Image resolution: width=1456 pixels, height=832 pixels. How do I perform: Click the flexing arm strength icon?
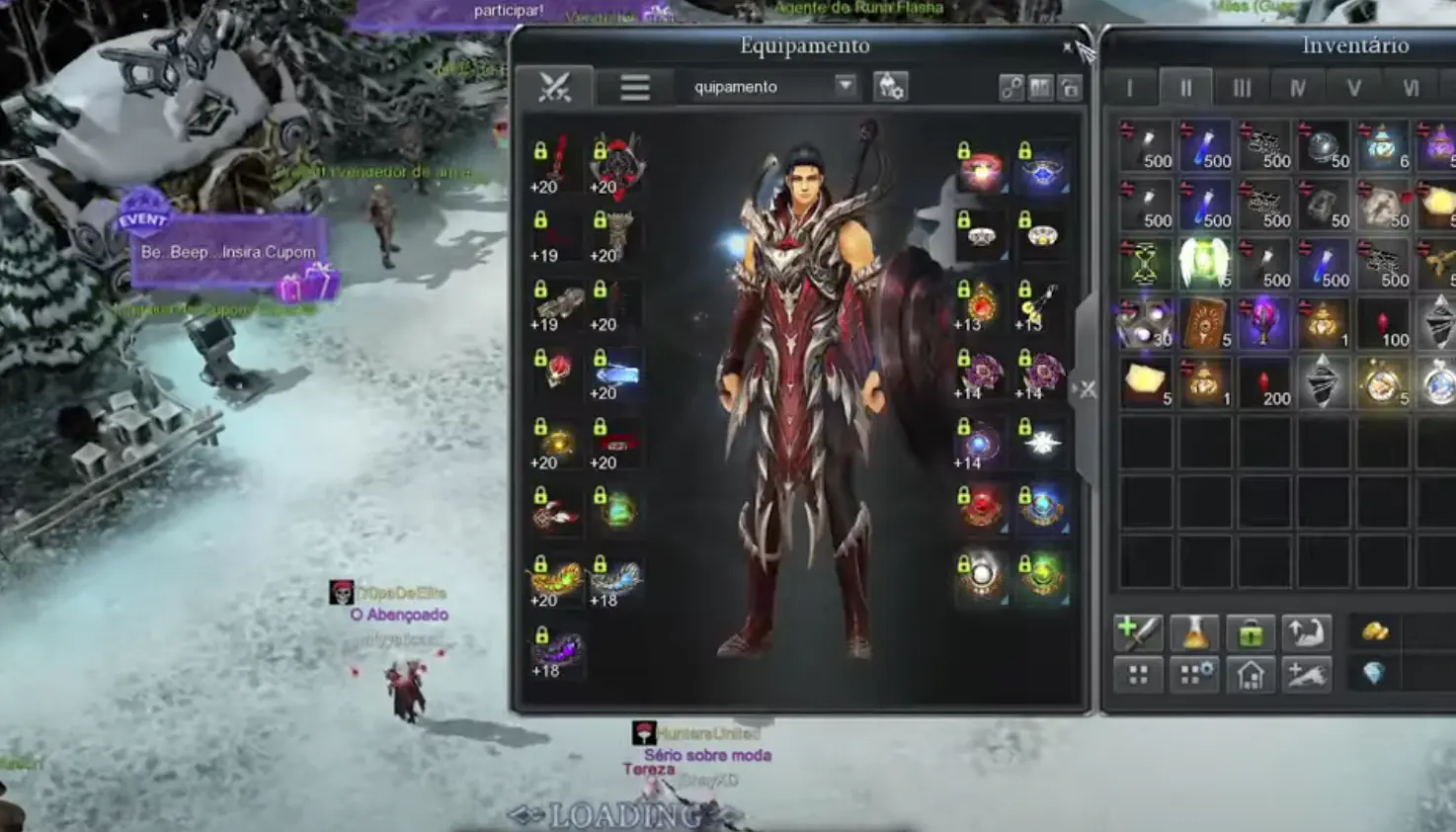pyautogui.click(x=1307, y=632)
